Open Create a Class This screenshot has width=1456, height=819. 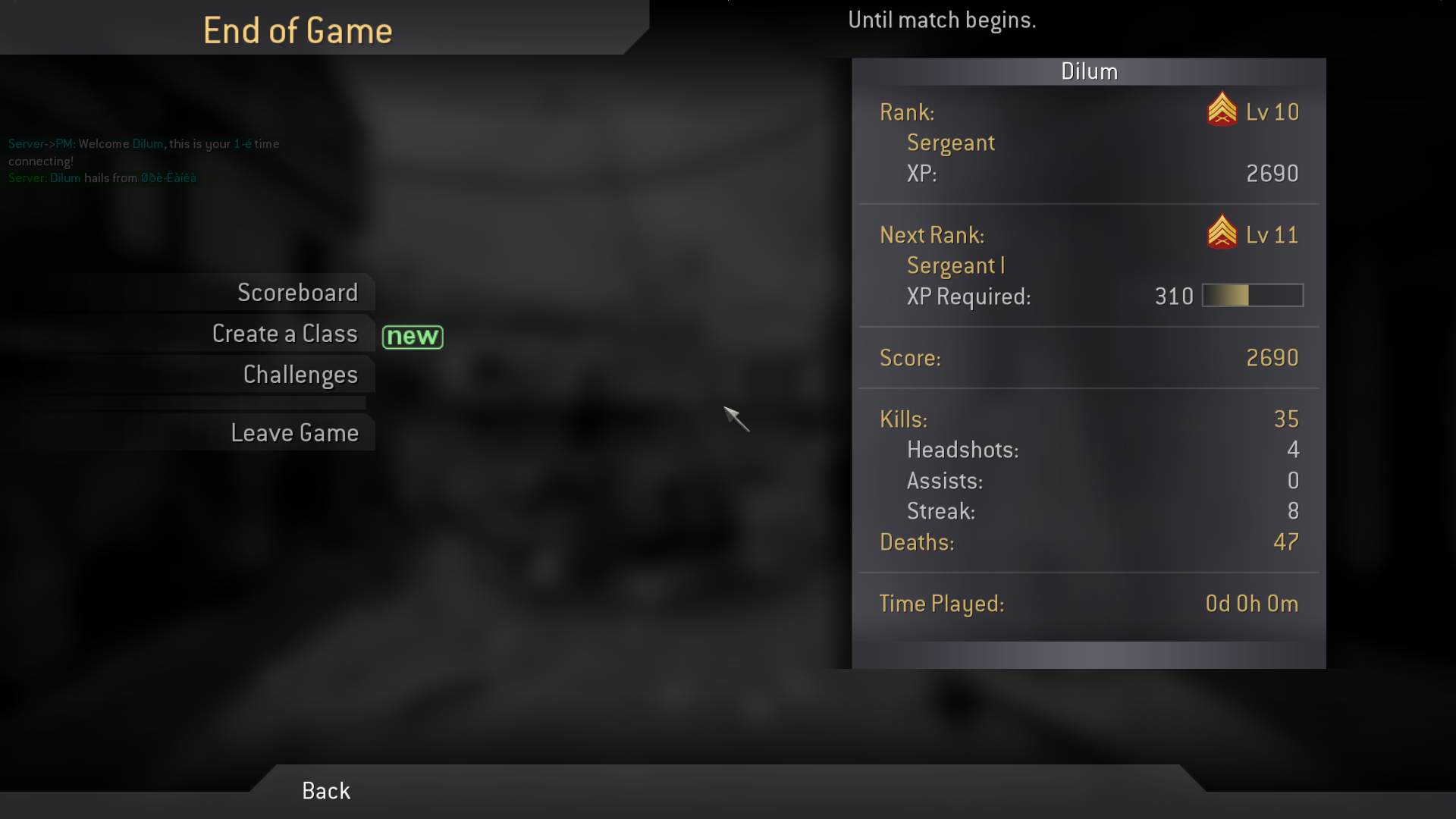(x=285, y=333)
